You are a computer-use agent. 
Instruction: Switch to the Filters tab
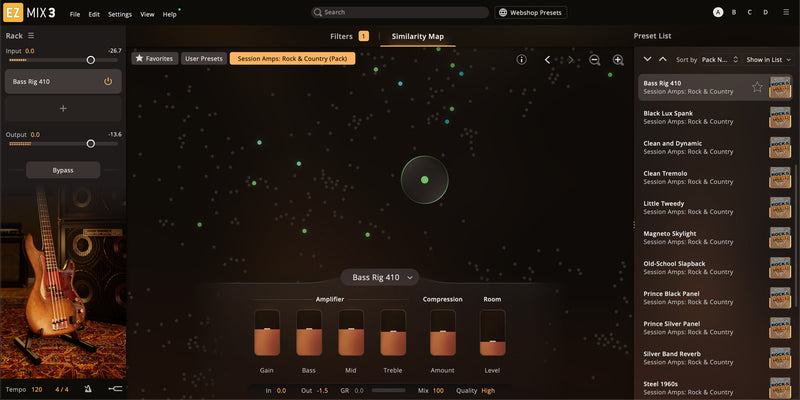[342, 36]
